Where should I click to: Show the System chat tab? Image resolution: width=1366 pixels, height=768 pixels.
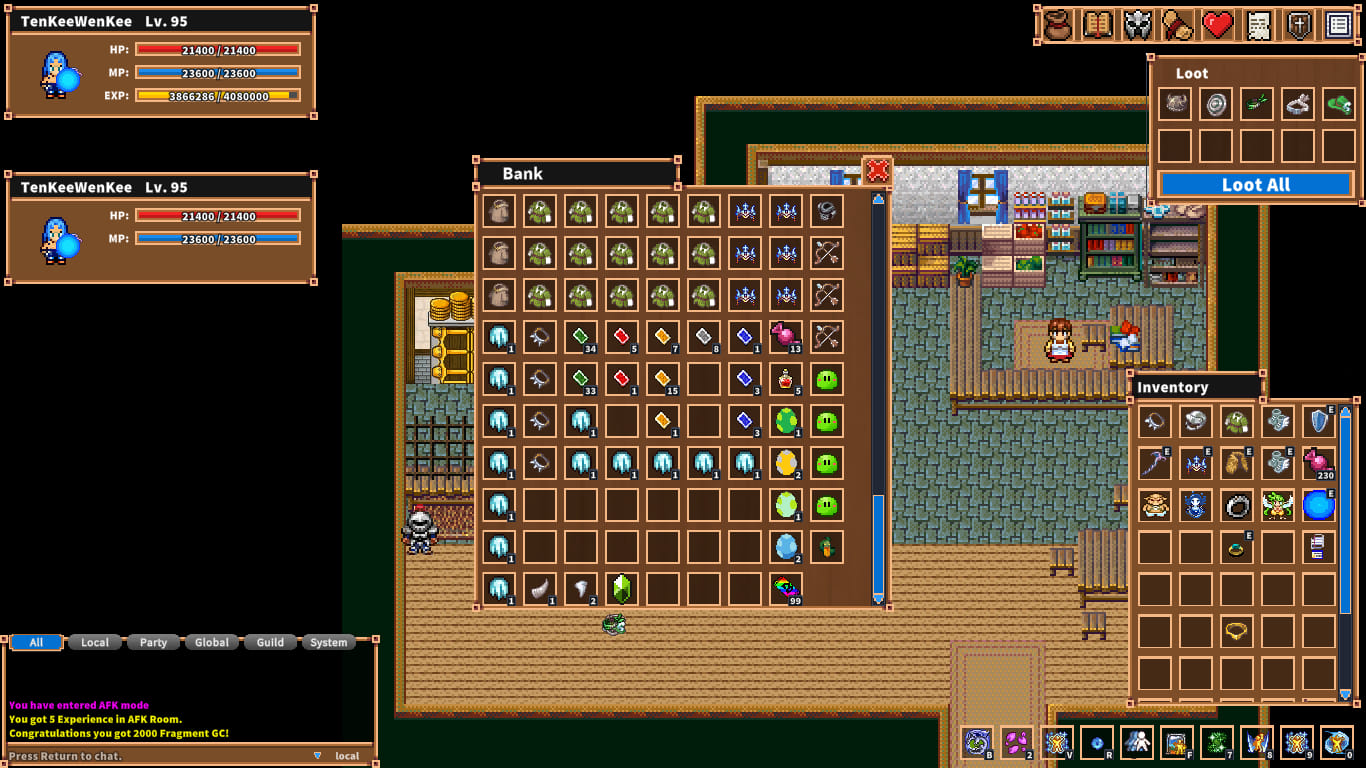click(x=328, y=642)
